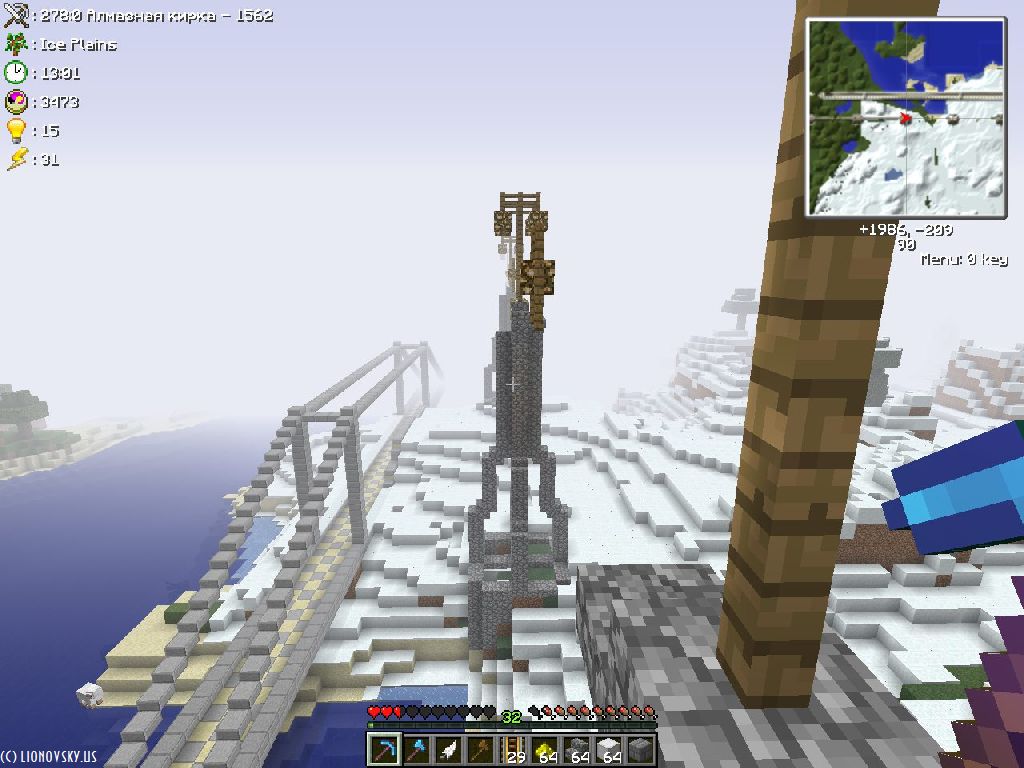This screenshot has height=768, width=1024.
Task: Select the diamond axe hotbar slot
Action: tap(416, 749)
